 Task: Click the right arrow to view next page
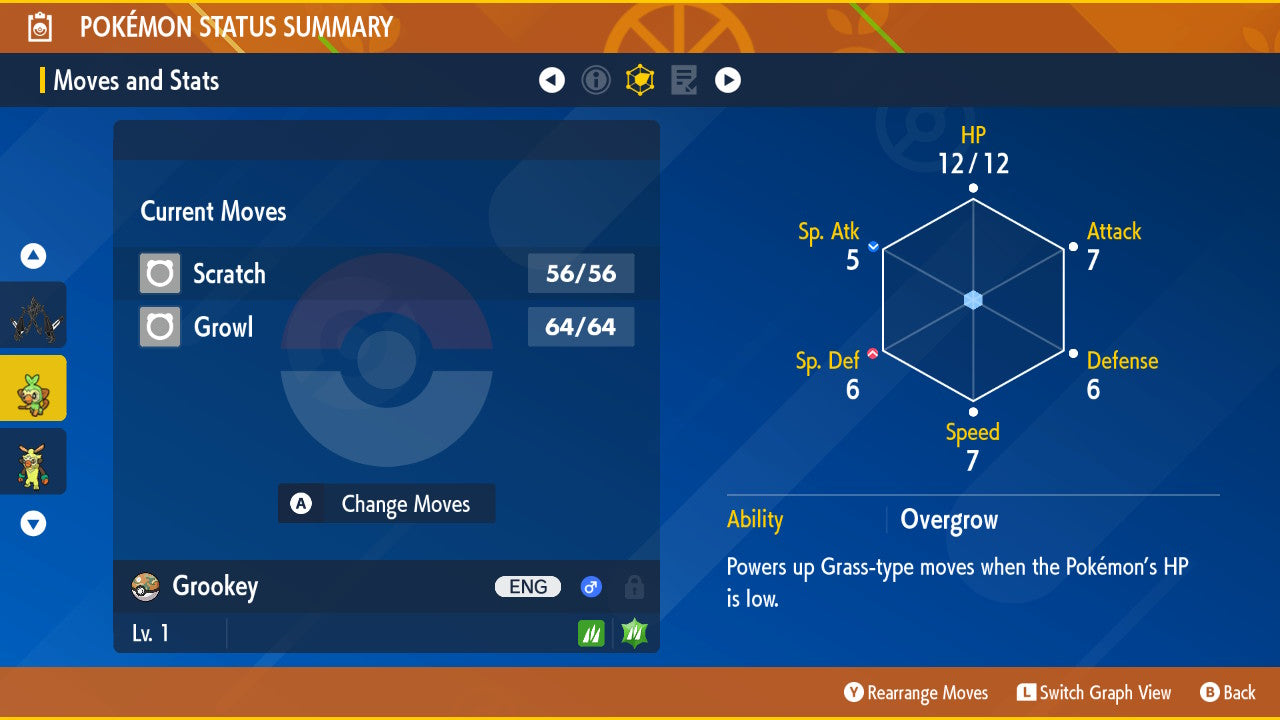tap(728, 79)
